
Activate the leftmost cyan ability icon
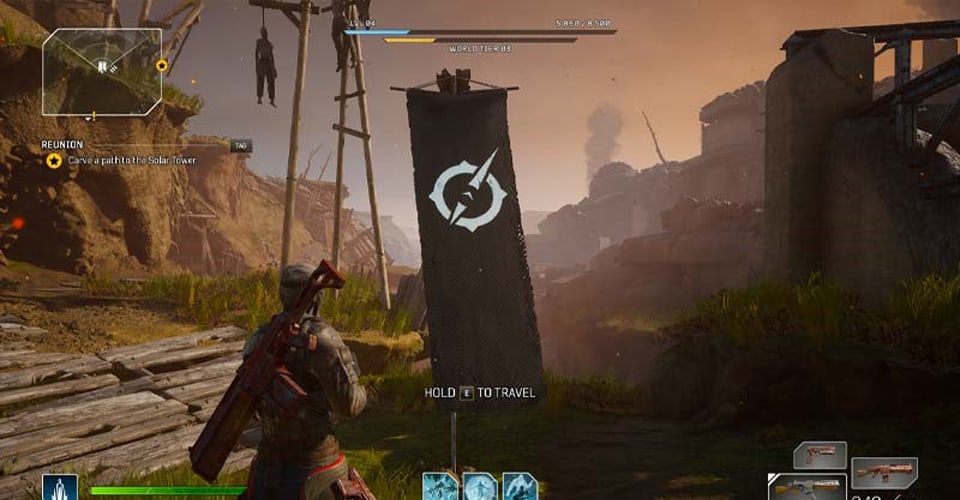(x=439, y=486)
